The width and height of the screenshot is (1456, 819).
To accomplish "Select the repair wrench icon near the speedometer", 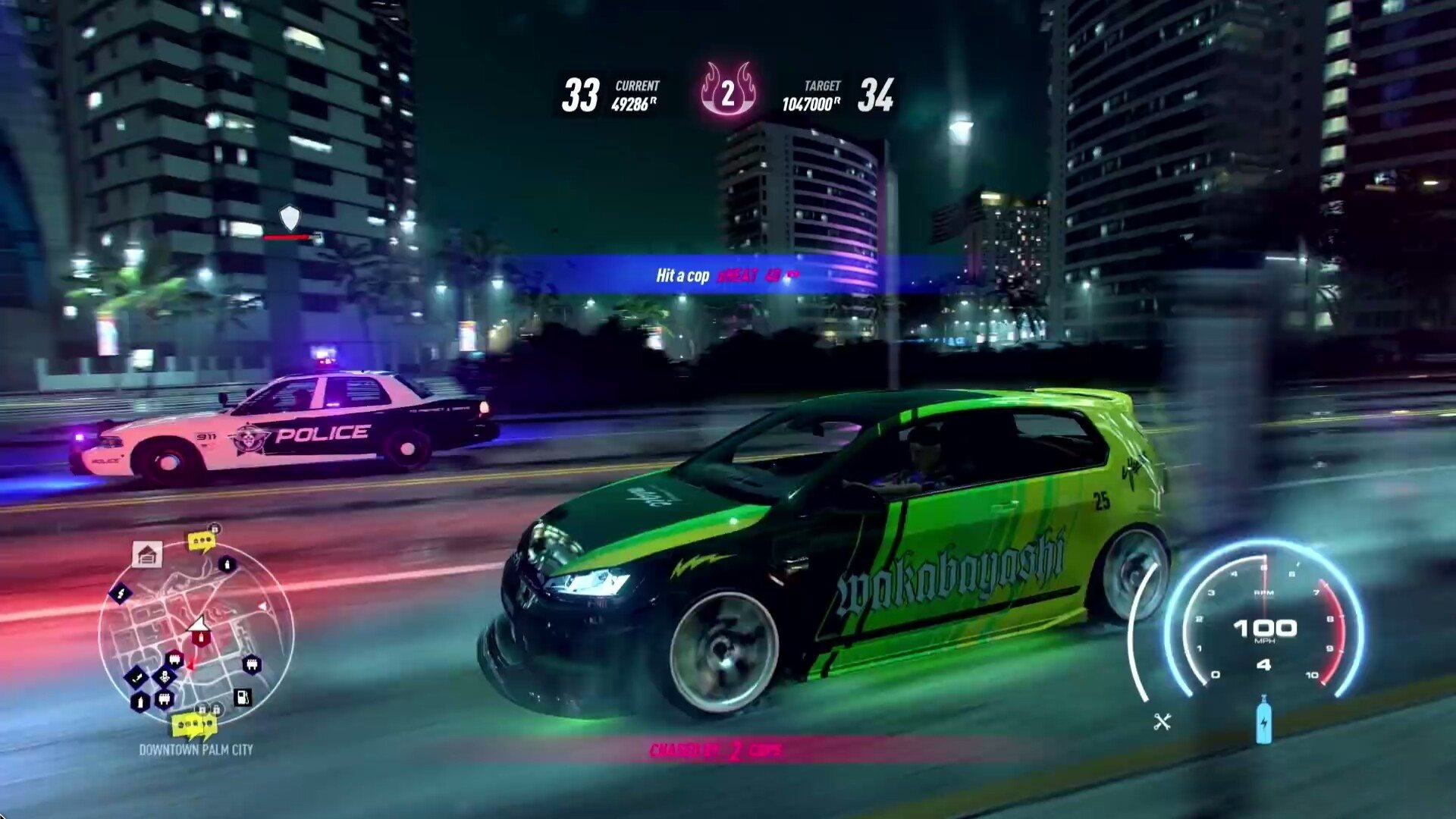I will [1162, 720].
